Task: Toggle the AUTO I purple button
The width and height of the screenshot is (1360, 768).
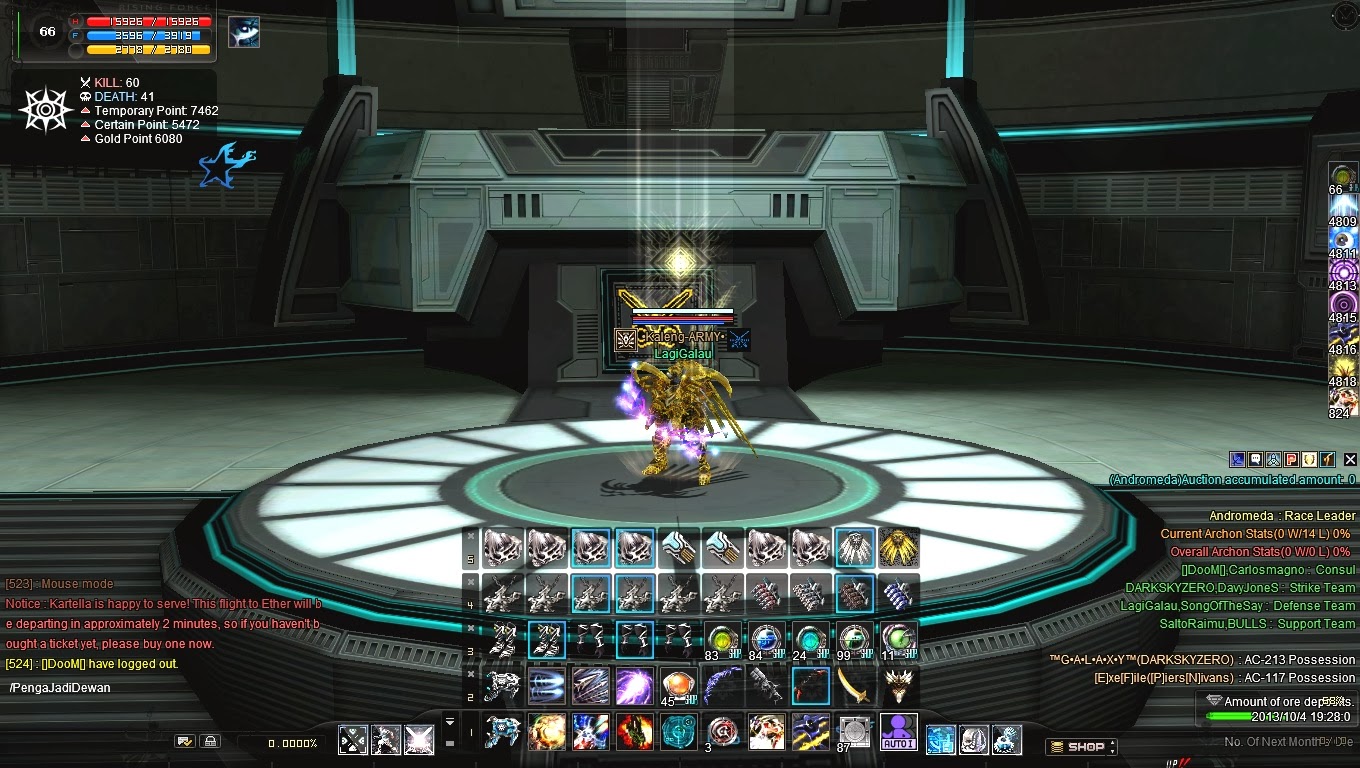Action: click(x=898, y=733)
